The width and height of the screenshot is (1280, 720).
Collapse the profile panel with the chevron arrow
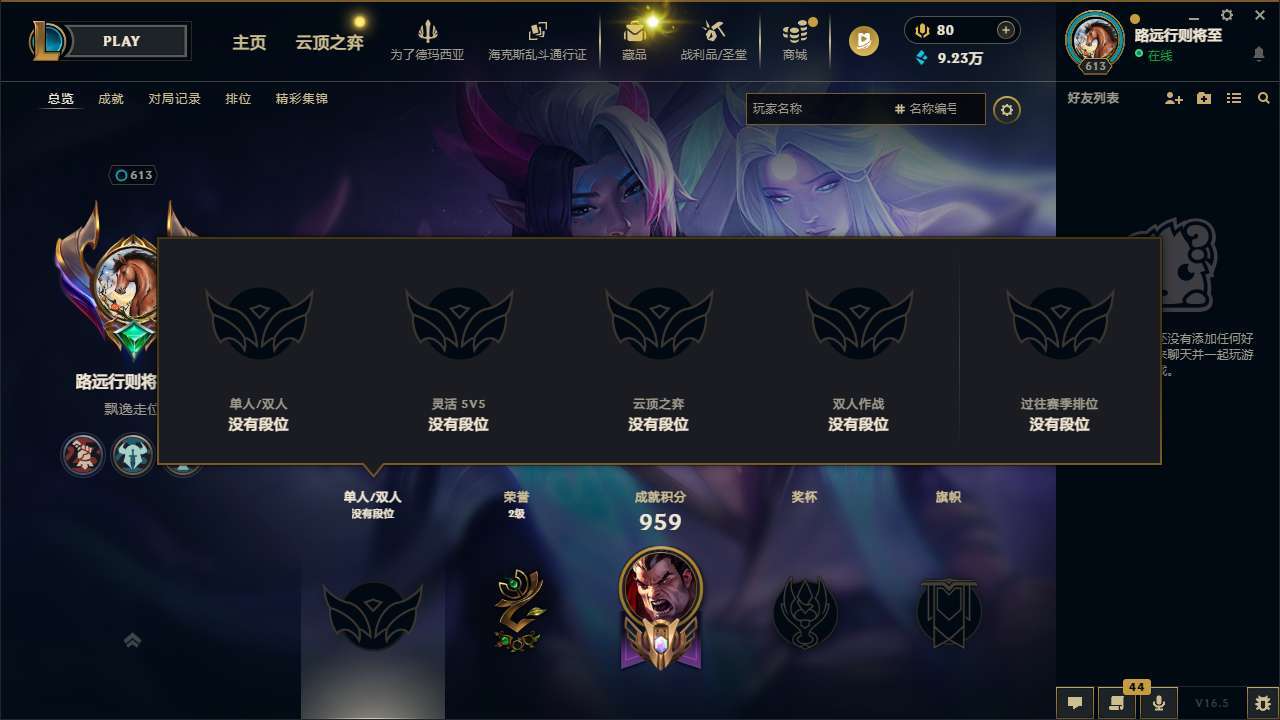point(132,640)
